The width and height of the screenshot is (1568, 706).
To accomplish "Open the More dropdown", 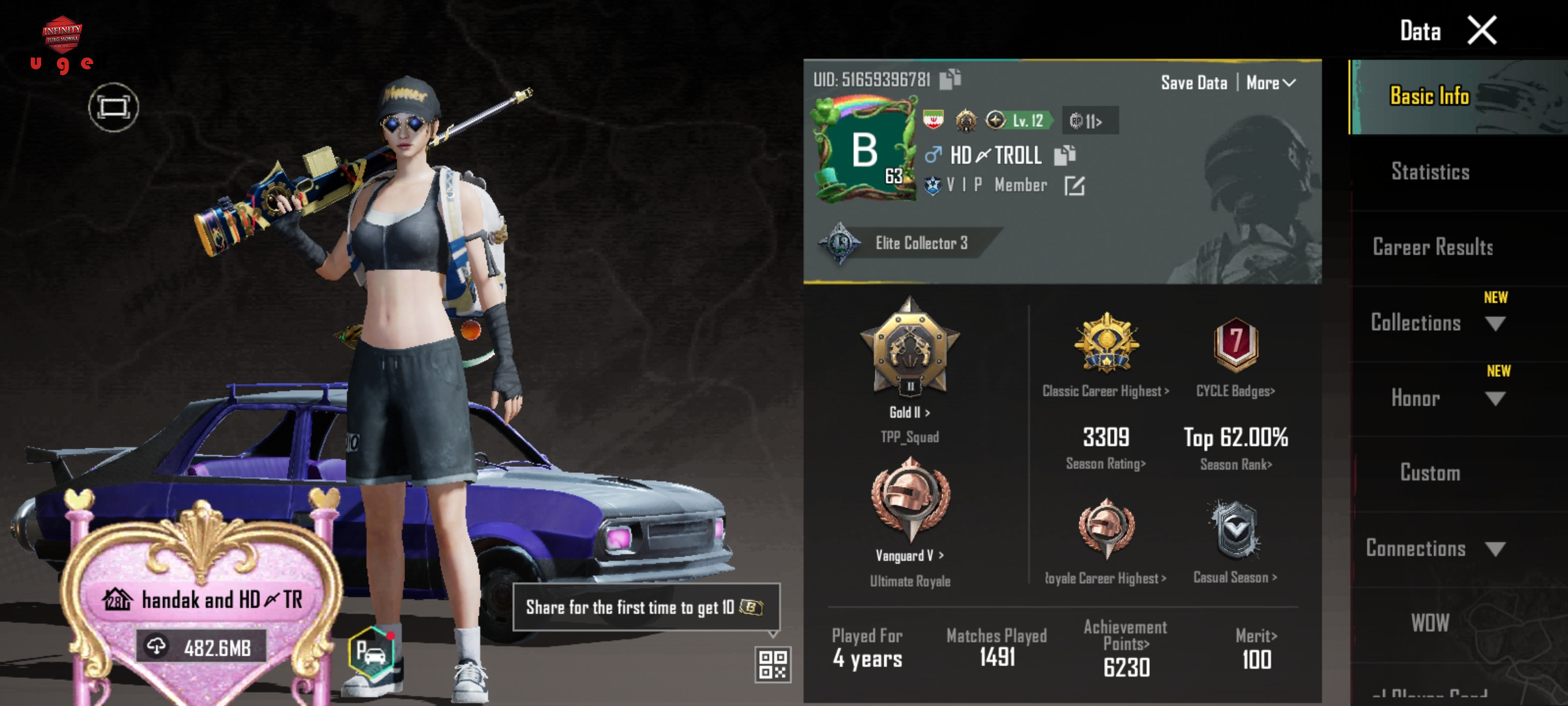I will 1271,83.
